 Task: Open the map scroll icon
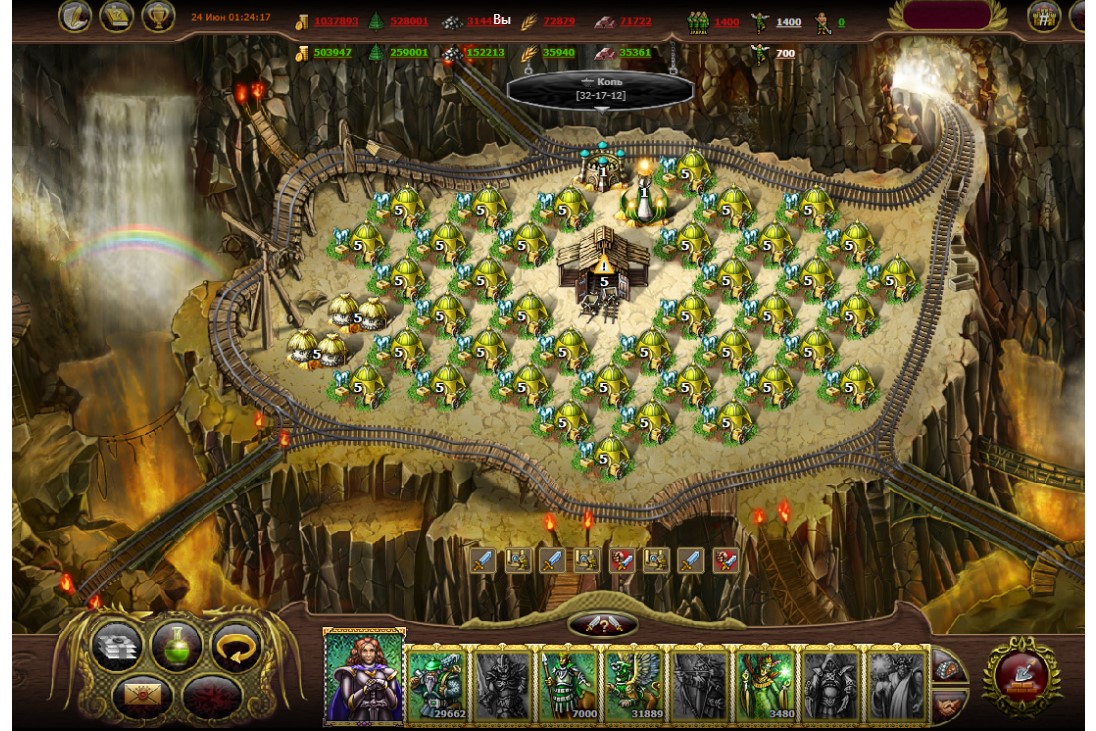118,15
